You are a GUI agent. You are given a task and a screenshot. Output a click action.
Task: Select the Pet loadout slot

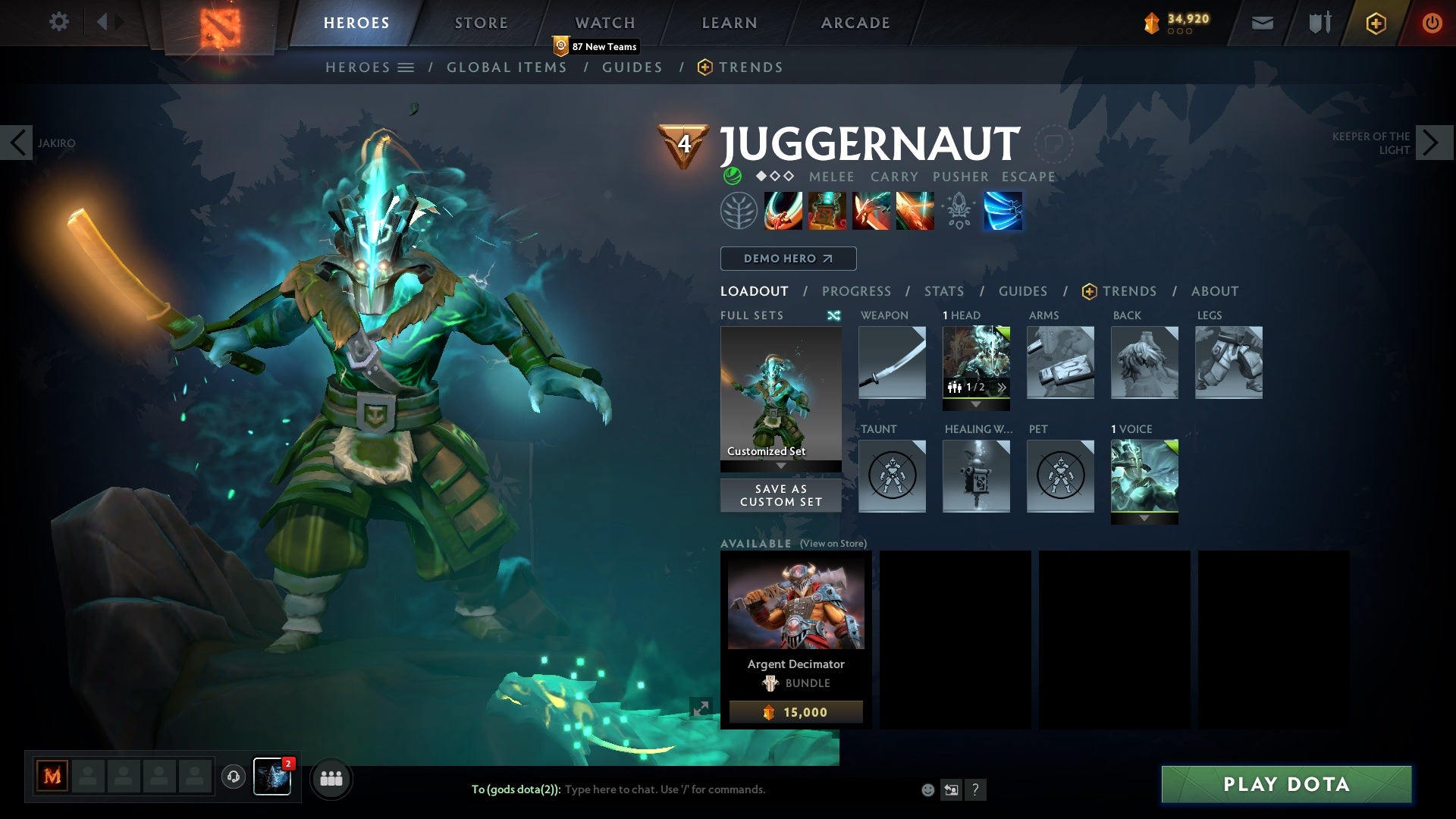[1059, 475]
